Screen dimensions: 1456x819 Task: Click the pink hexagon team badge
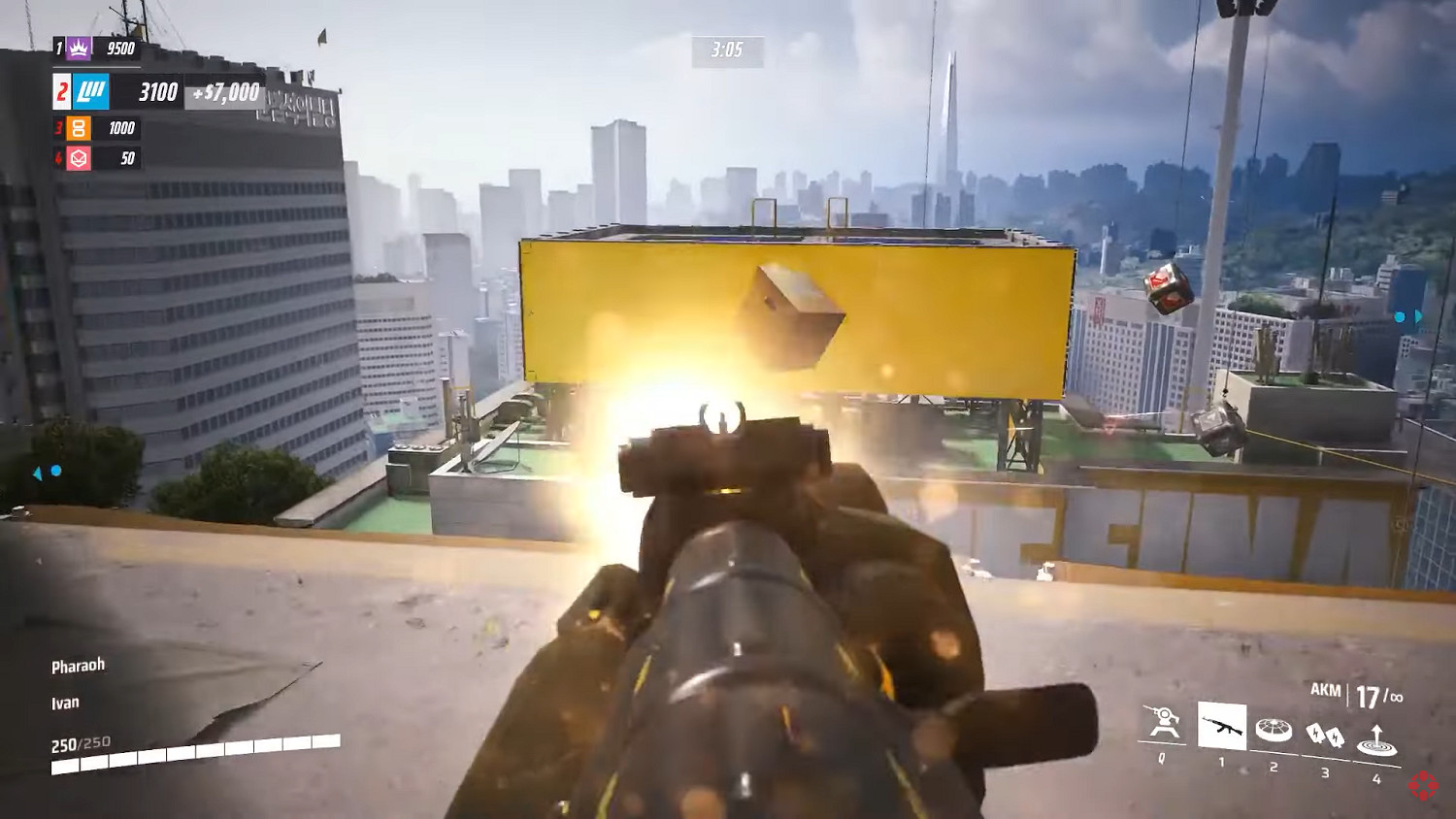coord(80,157)
